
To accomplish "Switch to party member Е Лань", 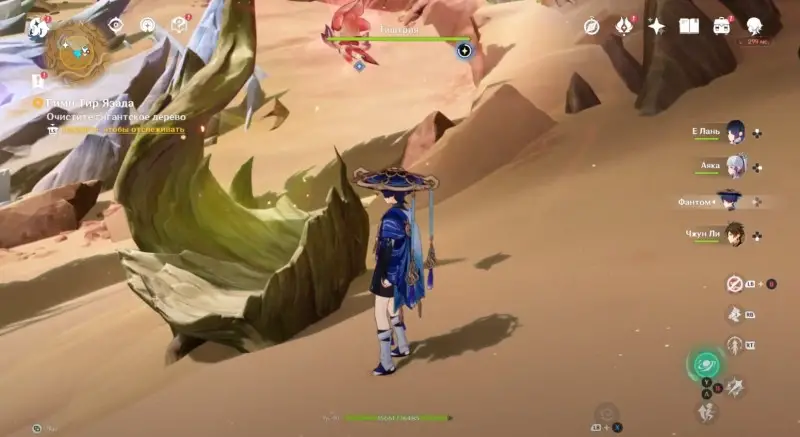I will point(735,132).
